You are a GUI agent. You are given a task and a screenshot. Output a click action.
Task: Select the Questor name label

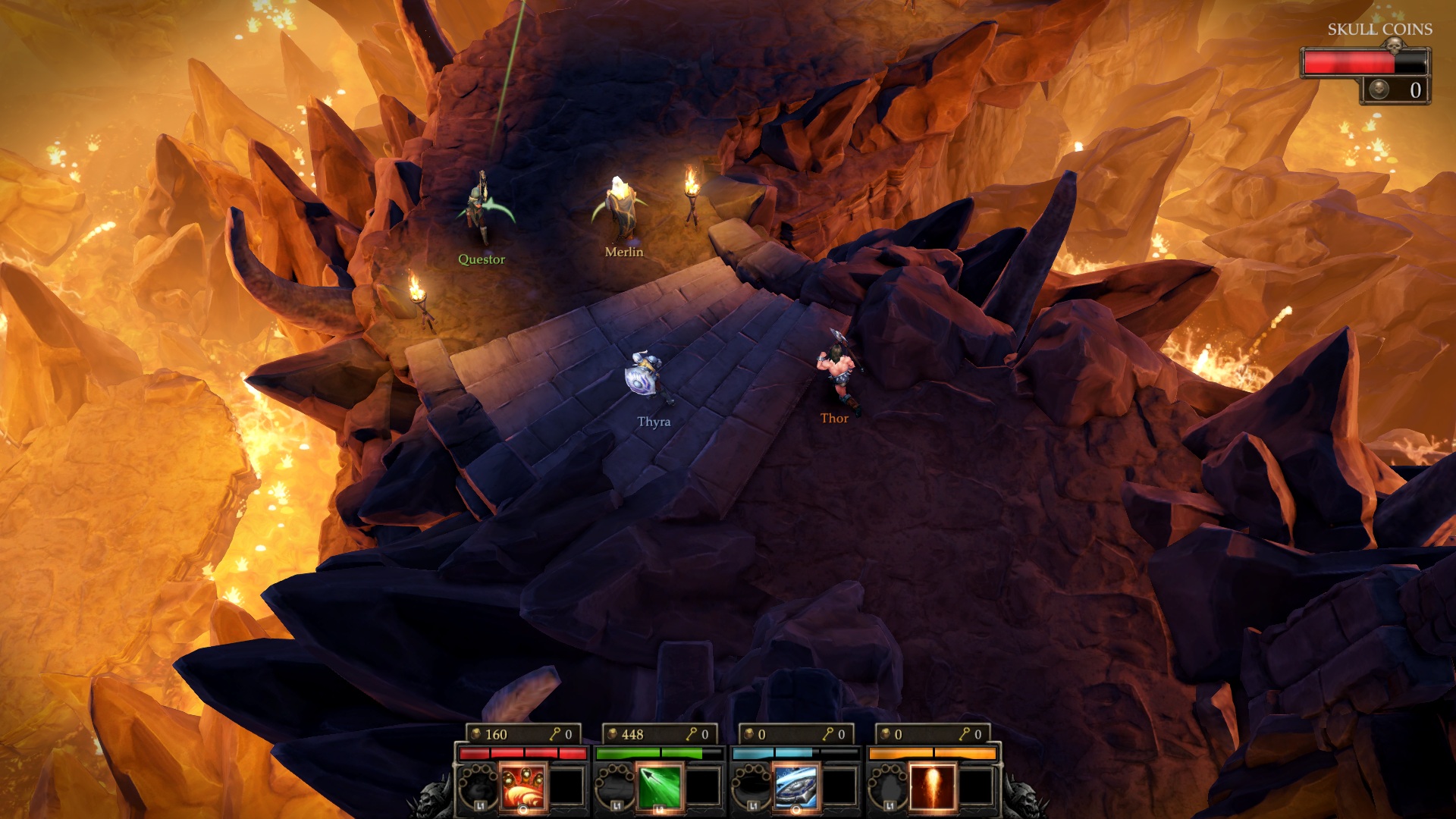click(x=483, y=259)
